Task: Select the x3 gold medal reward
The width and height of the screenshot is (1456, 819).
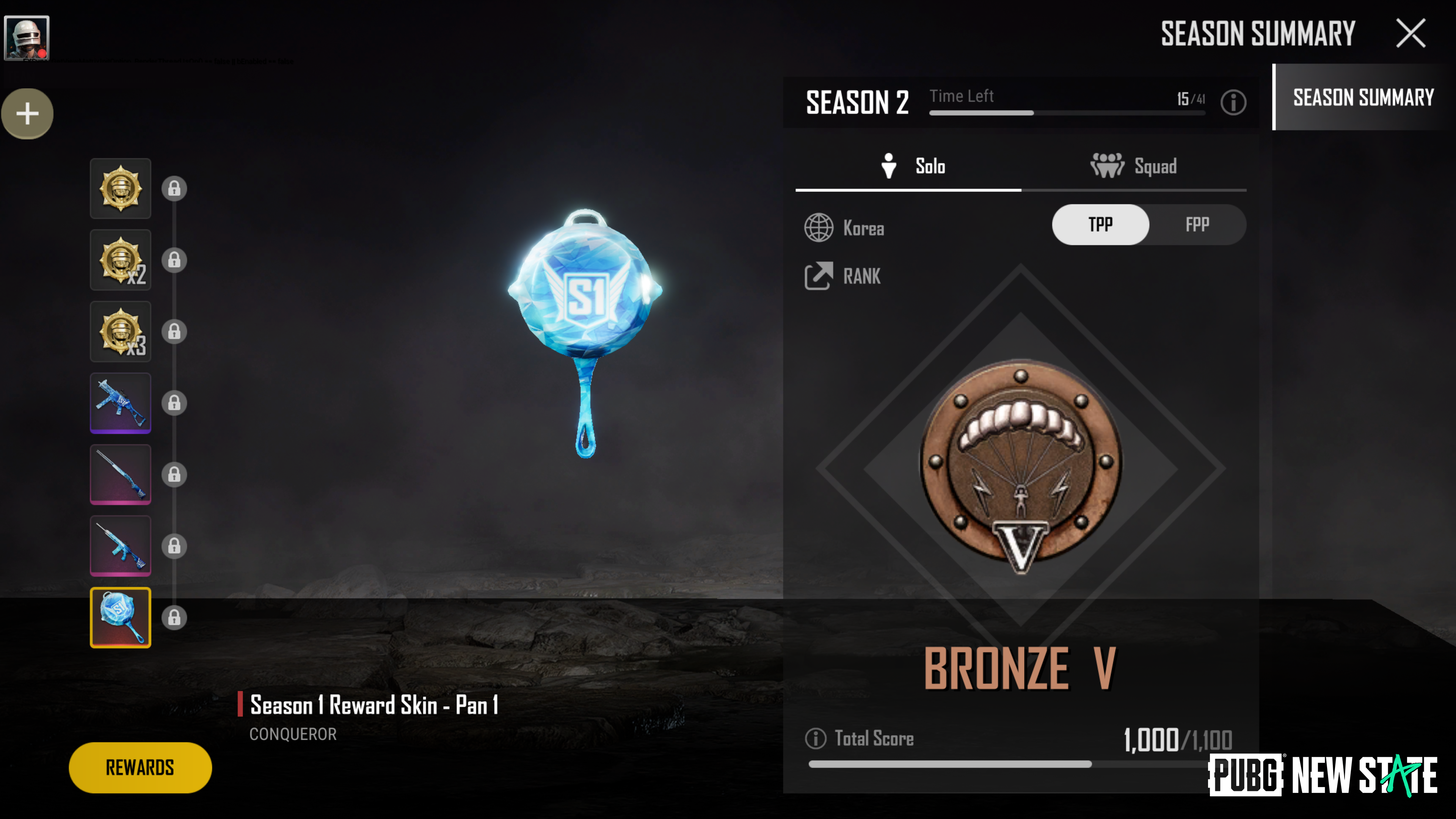Action: tap(121, 331)
